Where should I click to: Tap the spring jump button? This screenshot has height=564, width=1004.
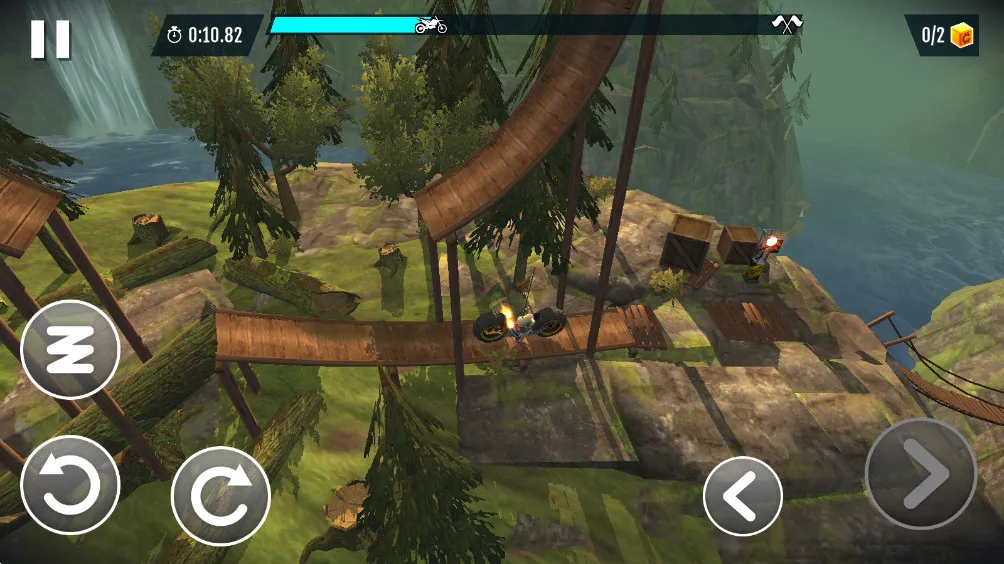tap(70, 350)
